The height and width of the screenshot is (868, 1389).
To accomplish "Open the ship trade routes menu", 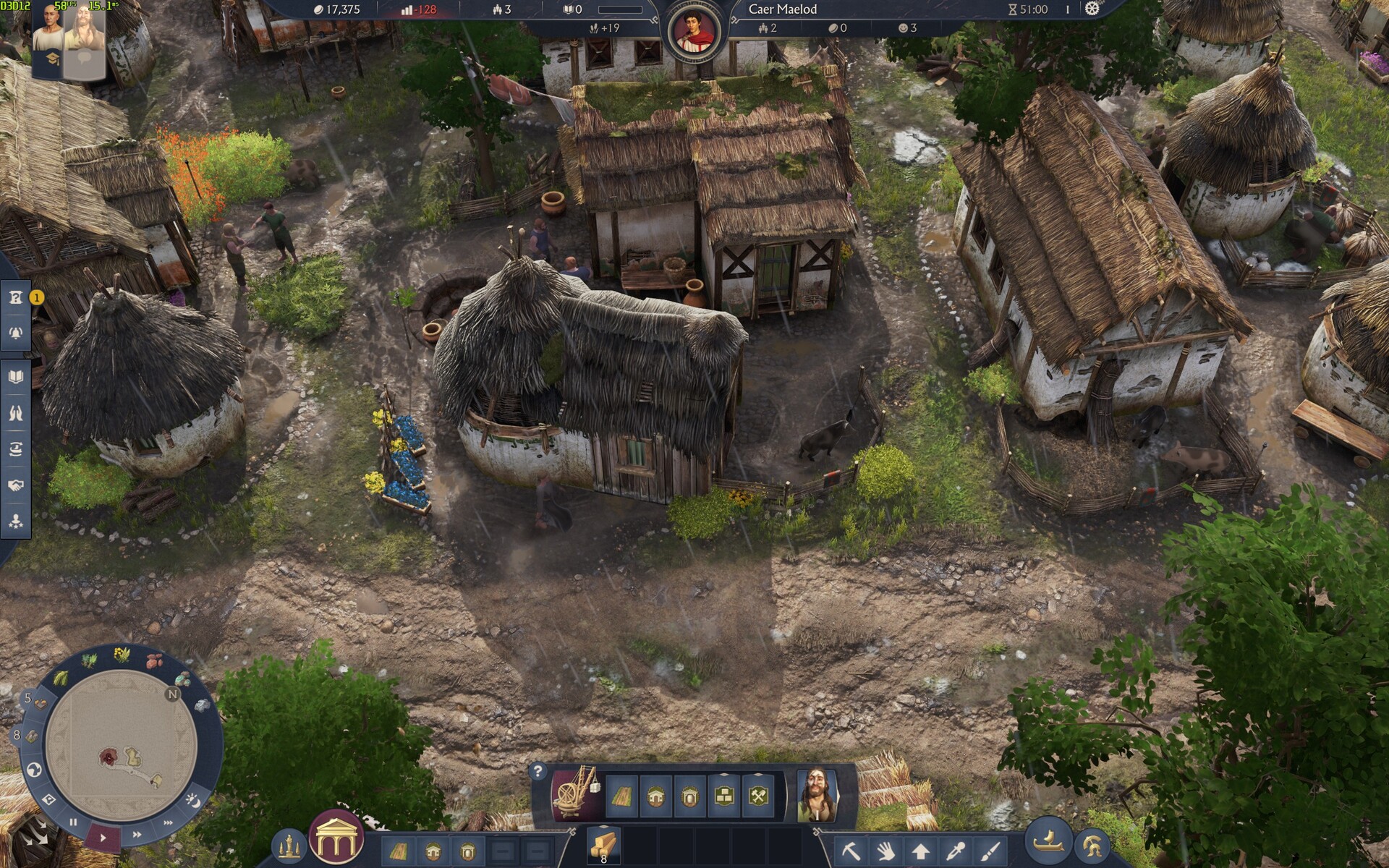I will [16, 449].
